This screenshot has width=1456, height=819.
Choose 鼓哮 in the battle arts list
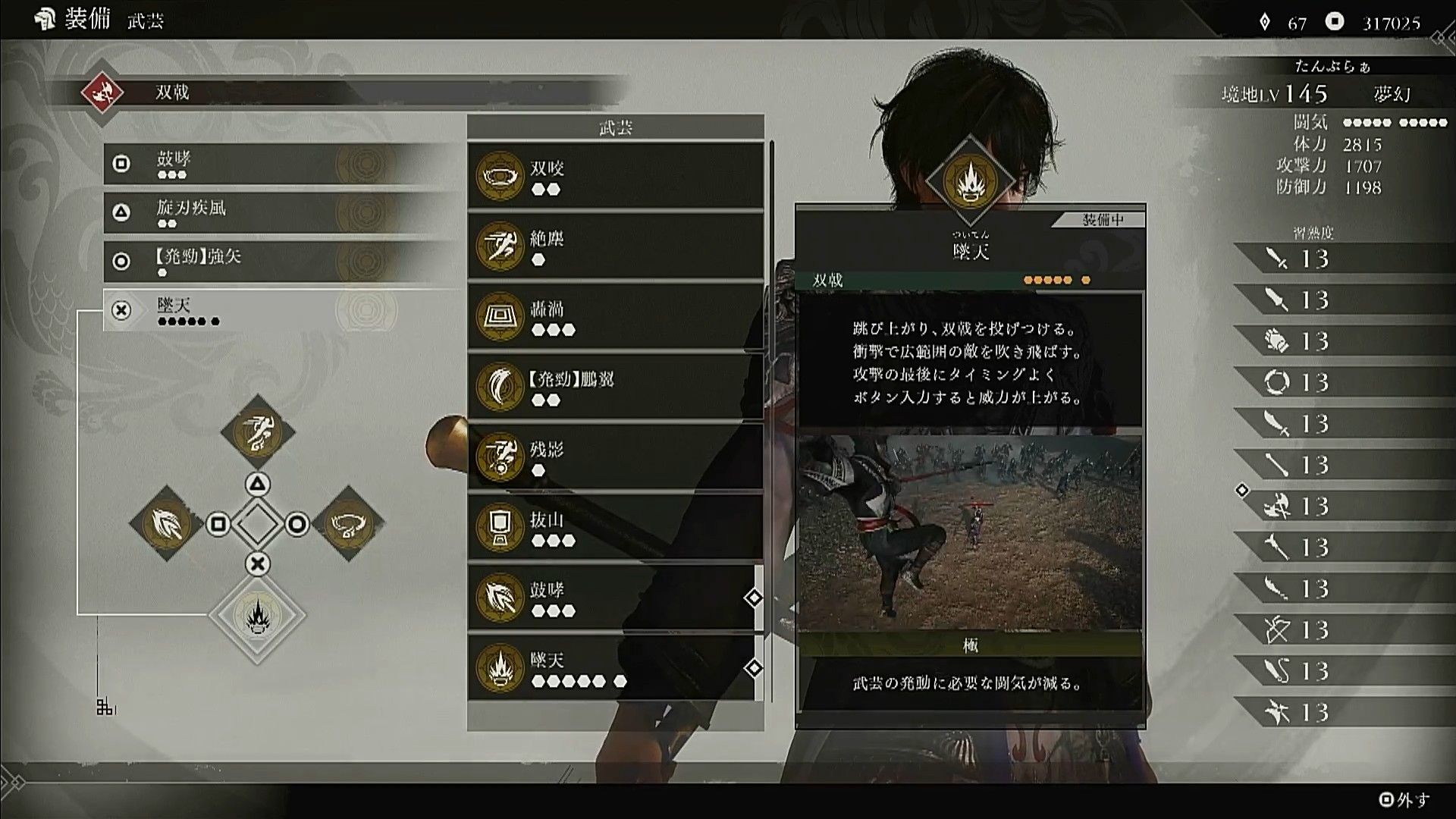615,598
